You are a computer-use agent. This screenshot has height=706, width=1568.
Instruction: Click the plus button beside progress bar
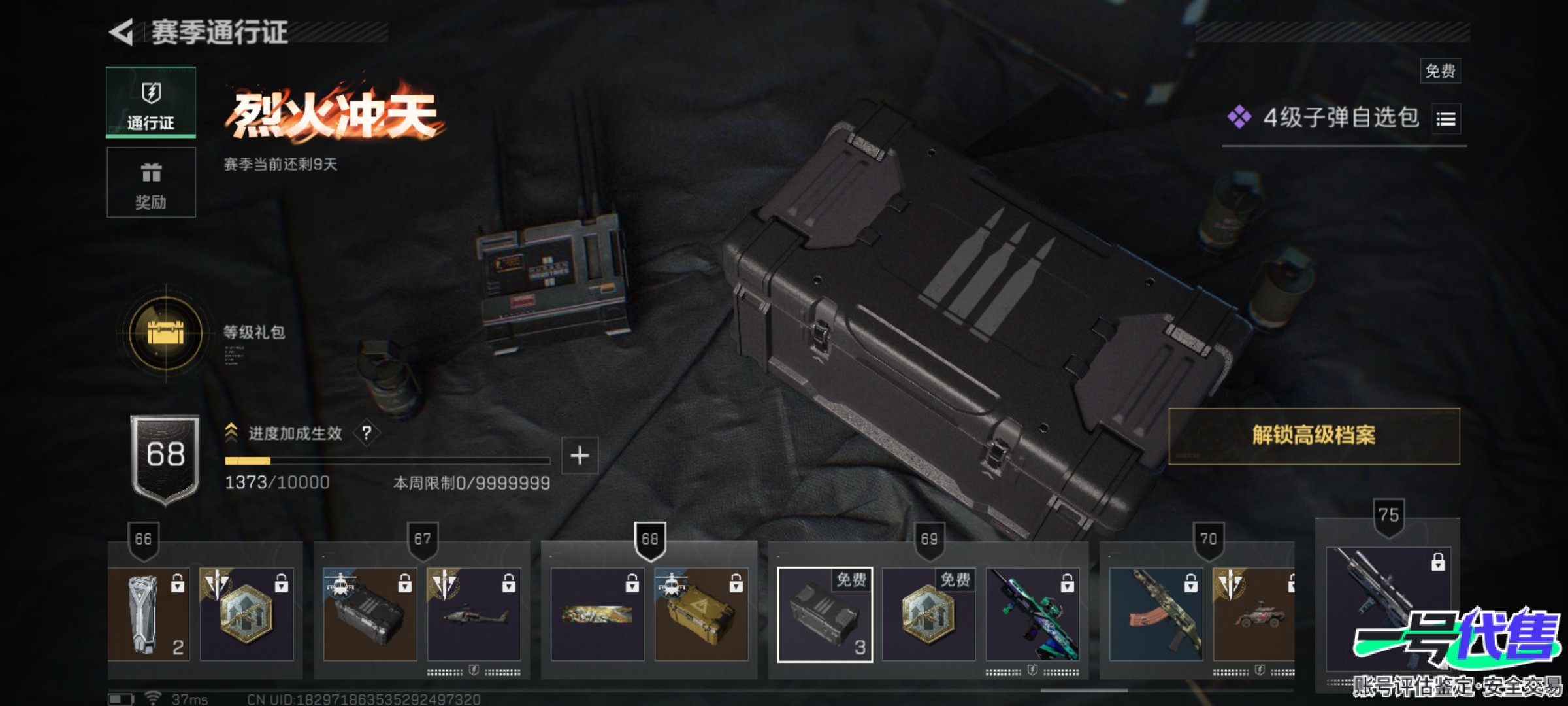point(580,455)
